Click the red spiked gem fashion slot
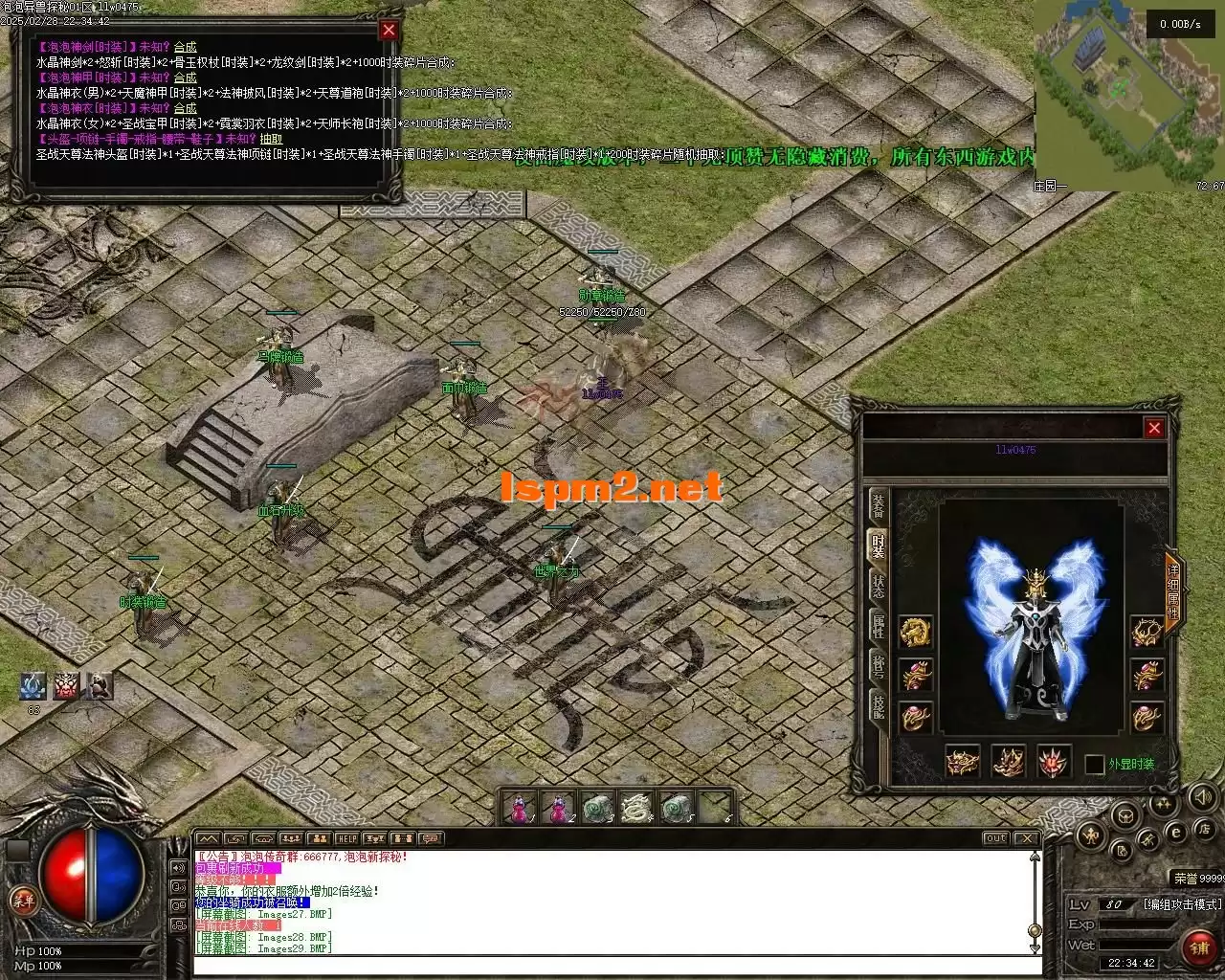This screenshot has height=980, width=1225. tap(1055, 762)
